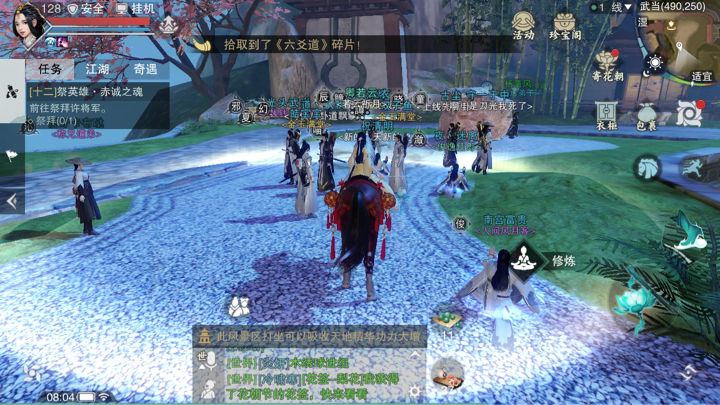Open the 活动 events menu

(523, 24)
